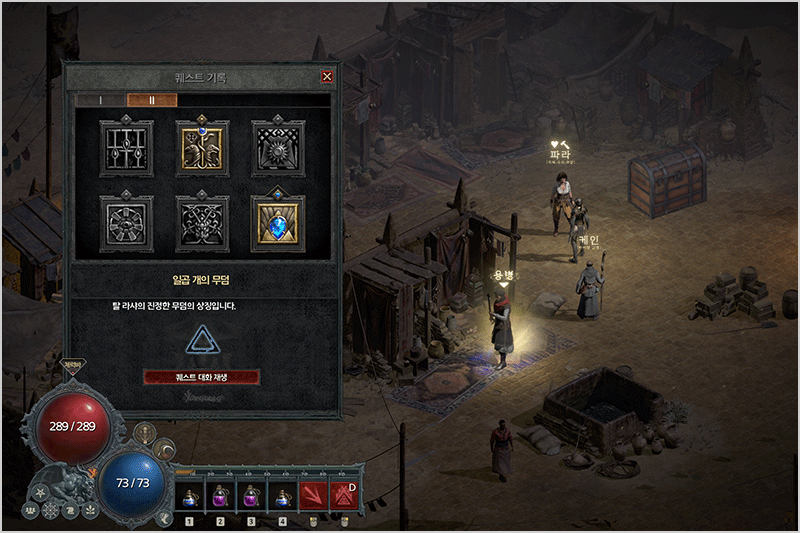The image size is (800, 533).
Task: Switch to the Act I quest tab
Action: click(101, 100)
